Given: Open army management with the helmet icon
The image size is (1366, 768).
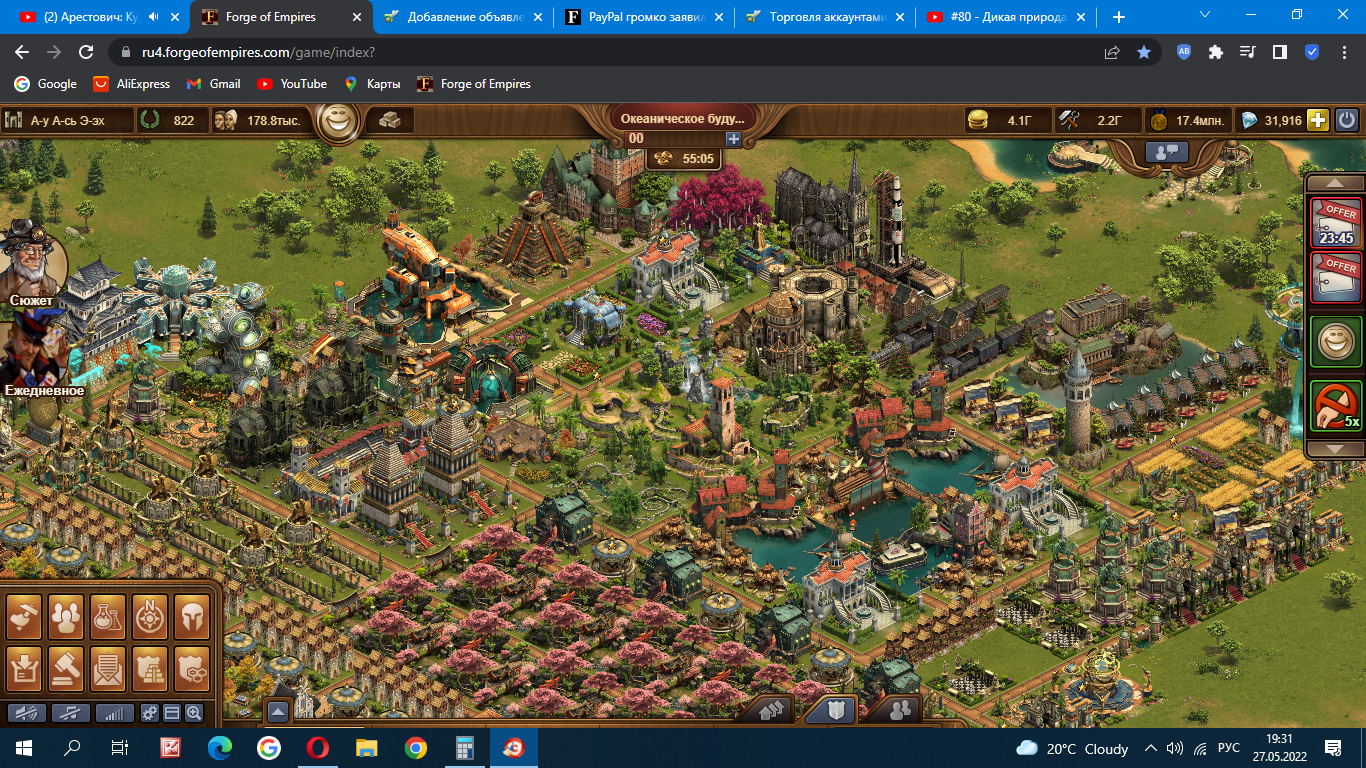Looking at the screenshot, I should click(192, 617).
